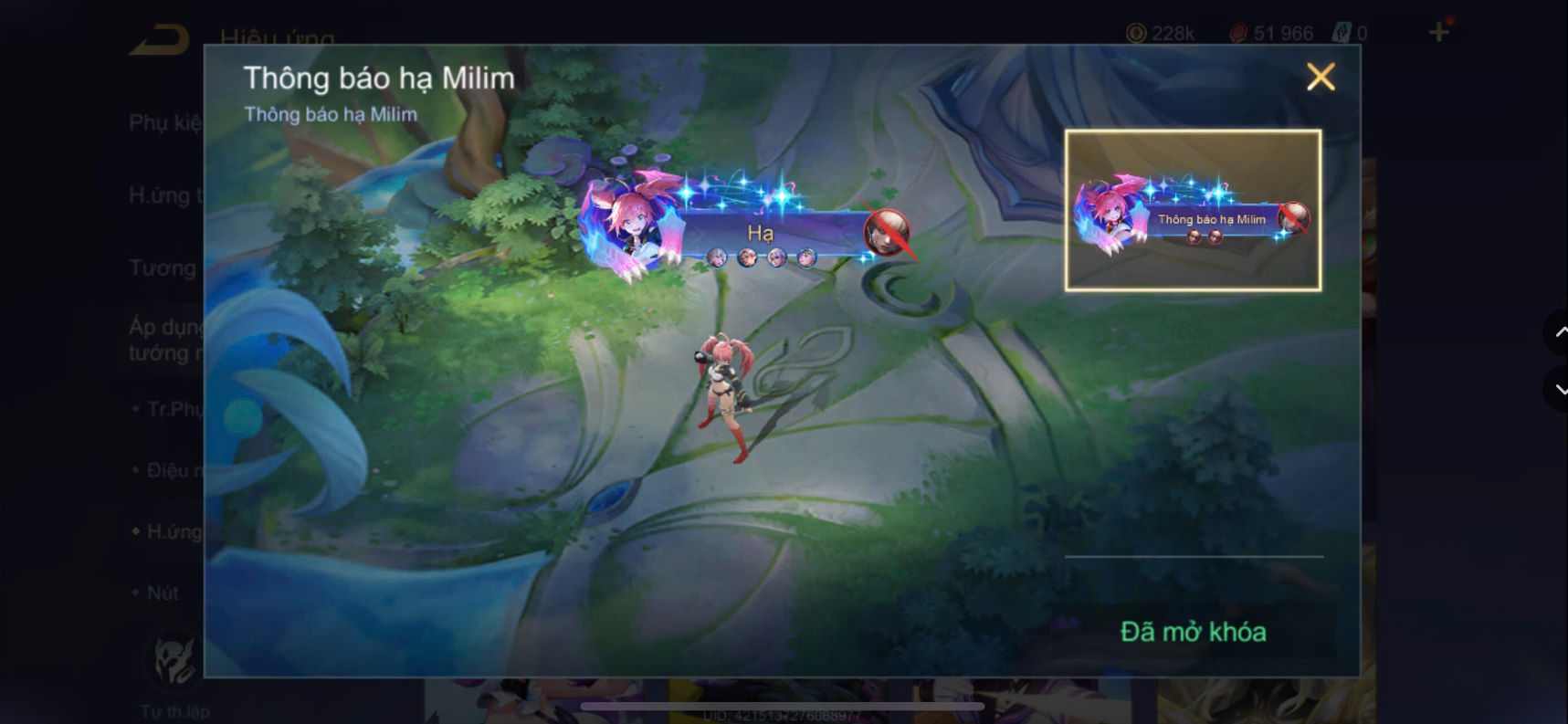Collapse using the downward chevron on the right
The height and width of the screenshot is (724, 1568).
pos(1557,390)
